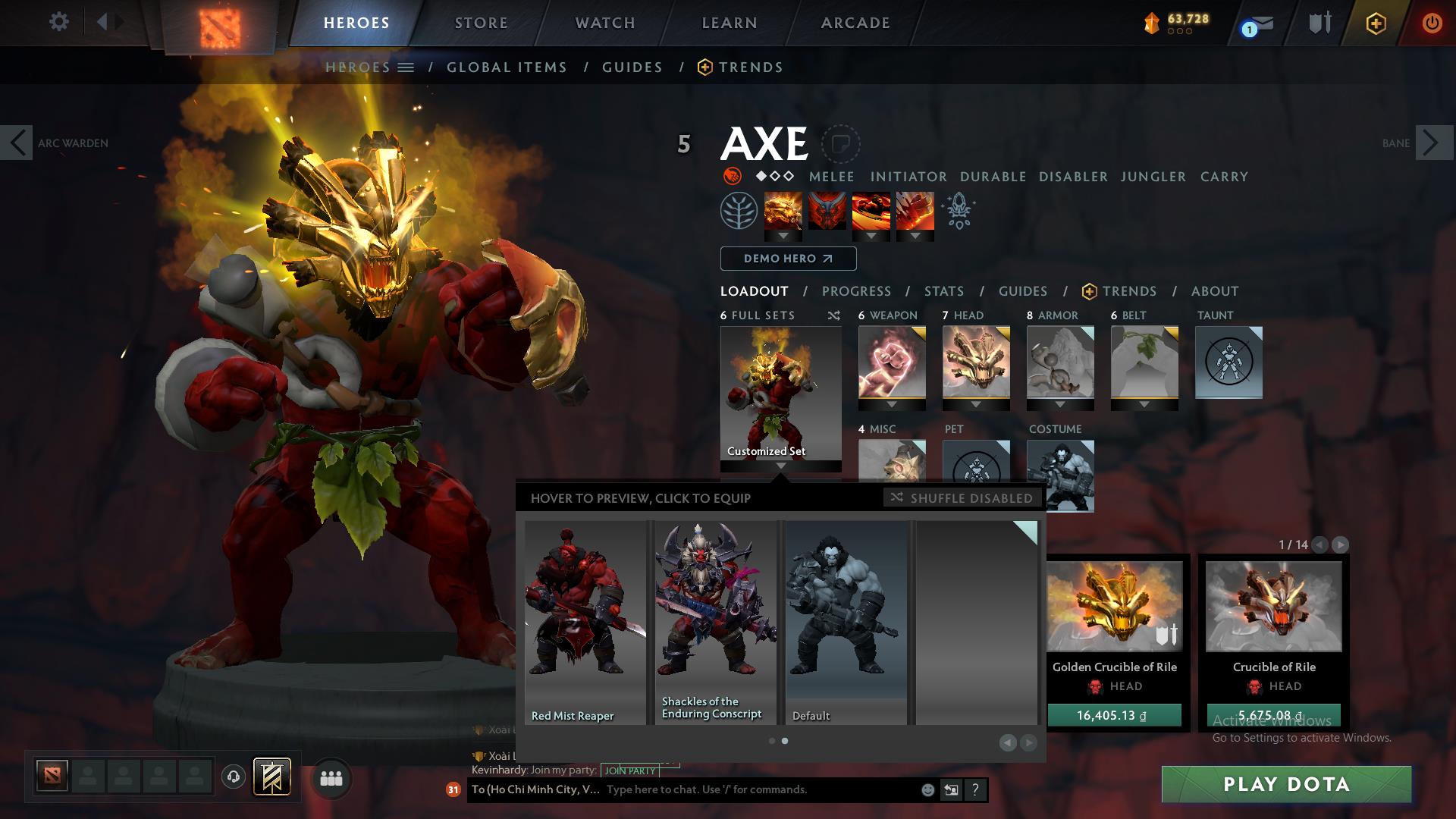Click the power/logout icon
Viewport: 1456px width, 819px height.
click(x=1432, y=23)
